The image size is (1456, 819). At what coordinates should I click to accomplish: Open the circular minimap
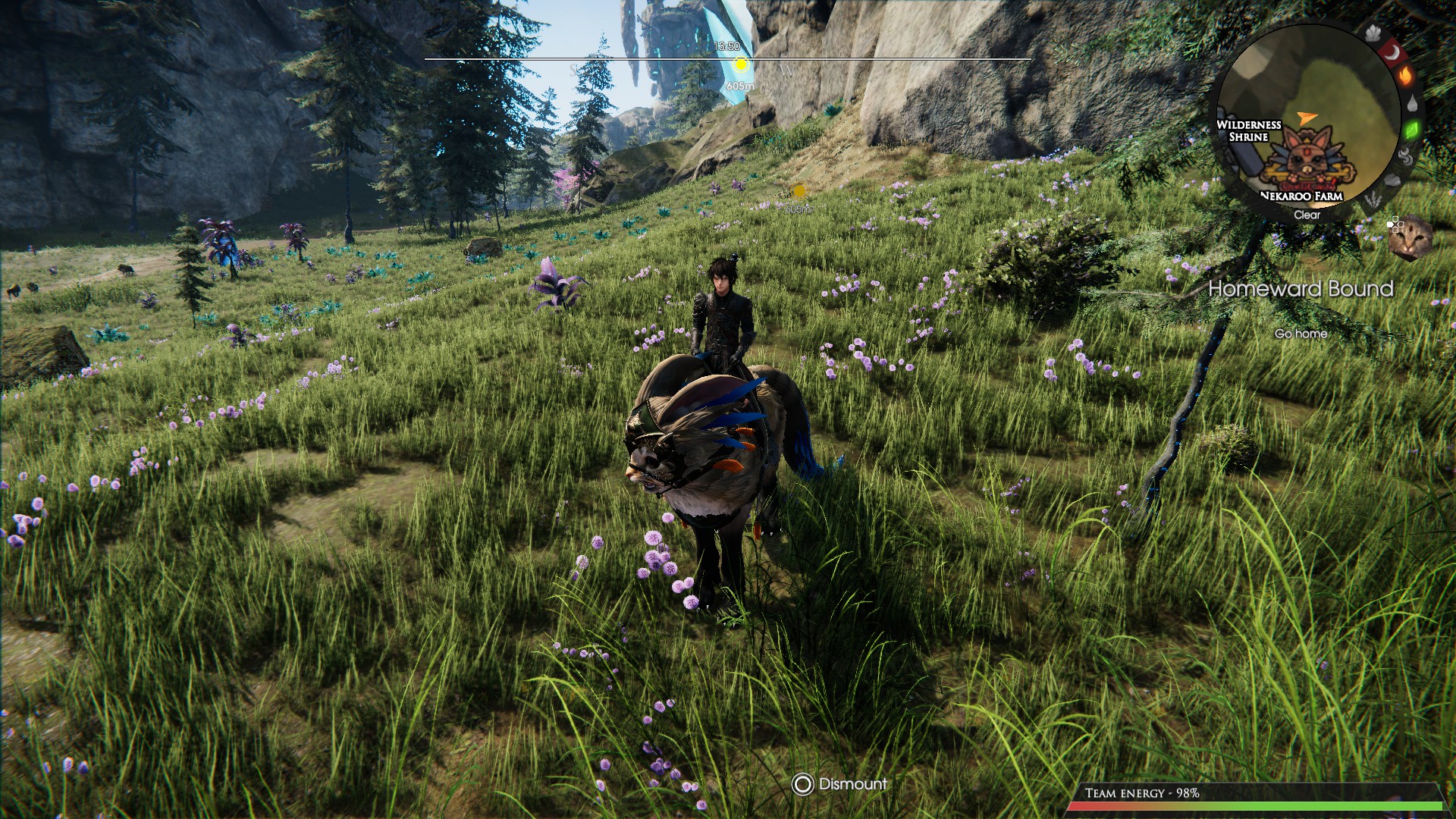[1306, 121]
